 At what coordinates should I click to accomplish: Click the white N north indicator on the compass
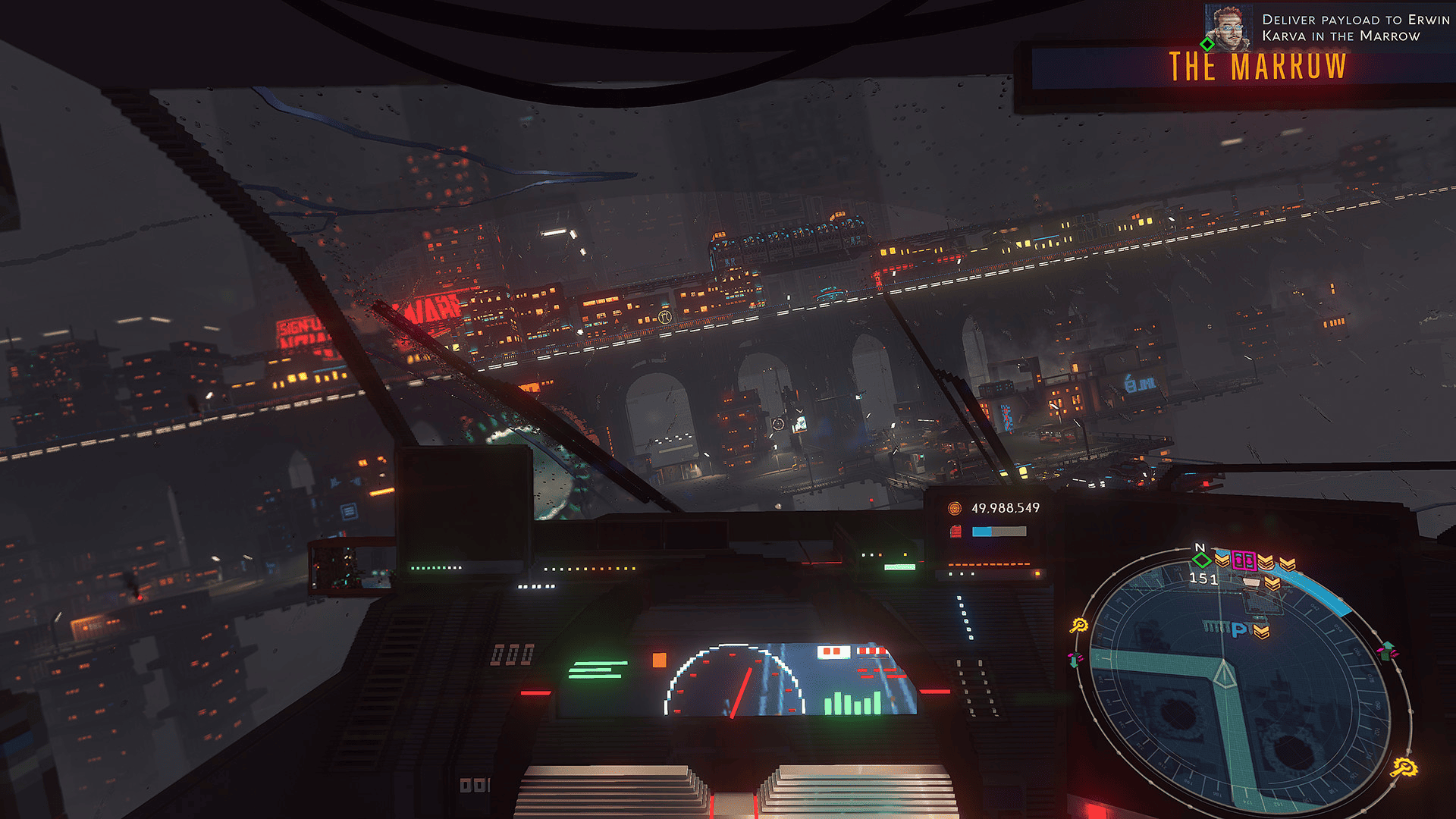(1200, 548)
